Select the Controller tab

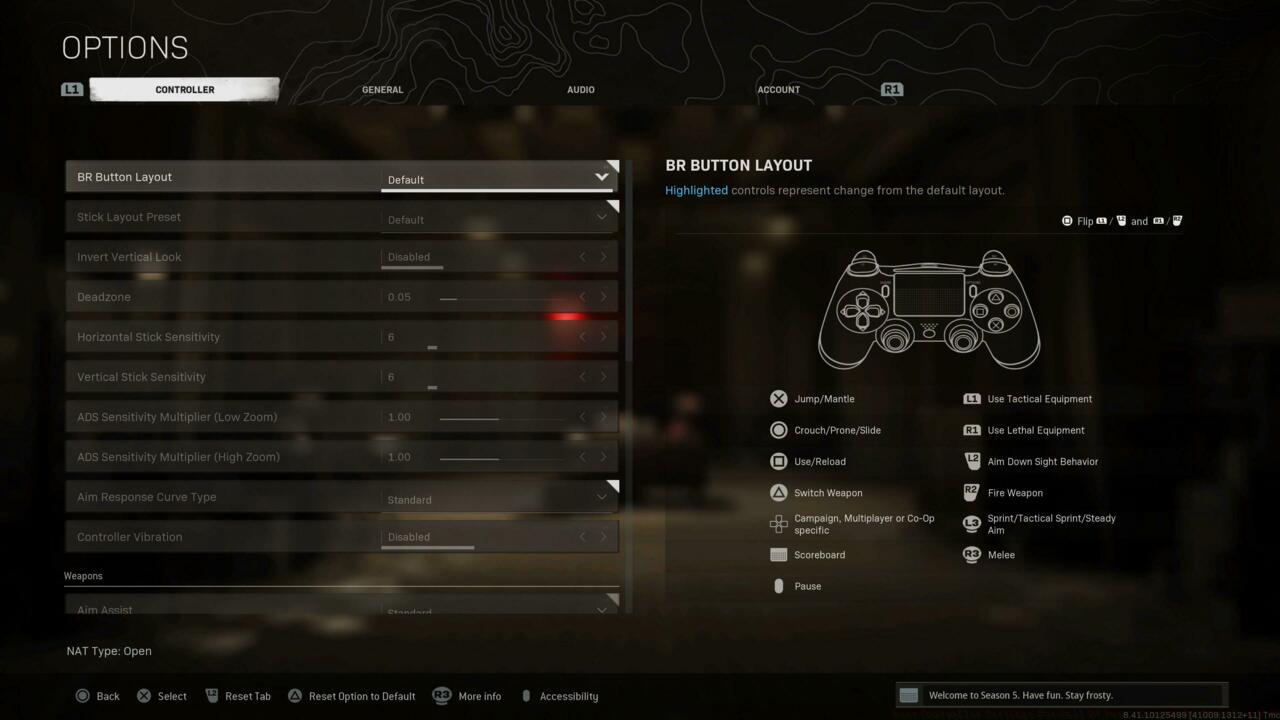(x=185, y=90)
